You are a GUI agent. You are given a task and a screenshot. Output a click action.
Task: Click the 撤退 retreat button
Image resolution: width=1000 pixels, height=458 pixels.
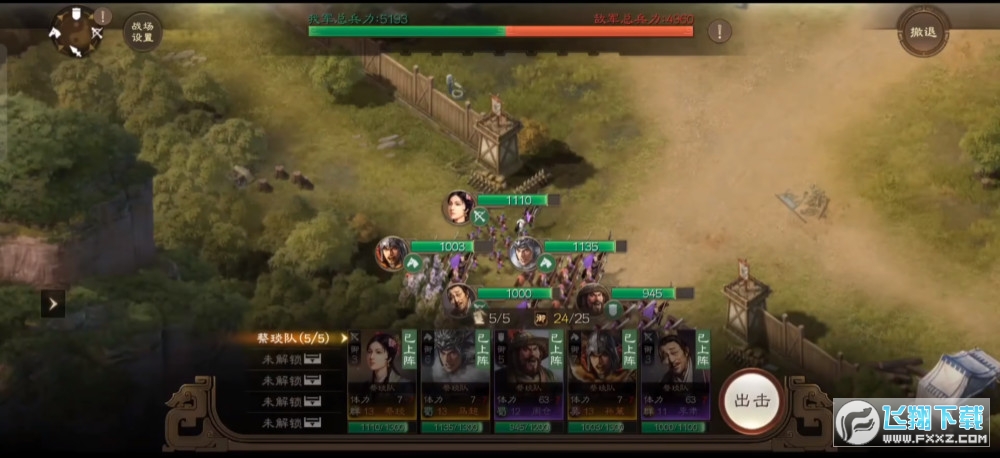[x=922, y=32]
